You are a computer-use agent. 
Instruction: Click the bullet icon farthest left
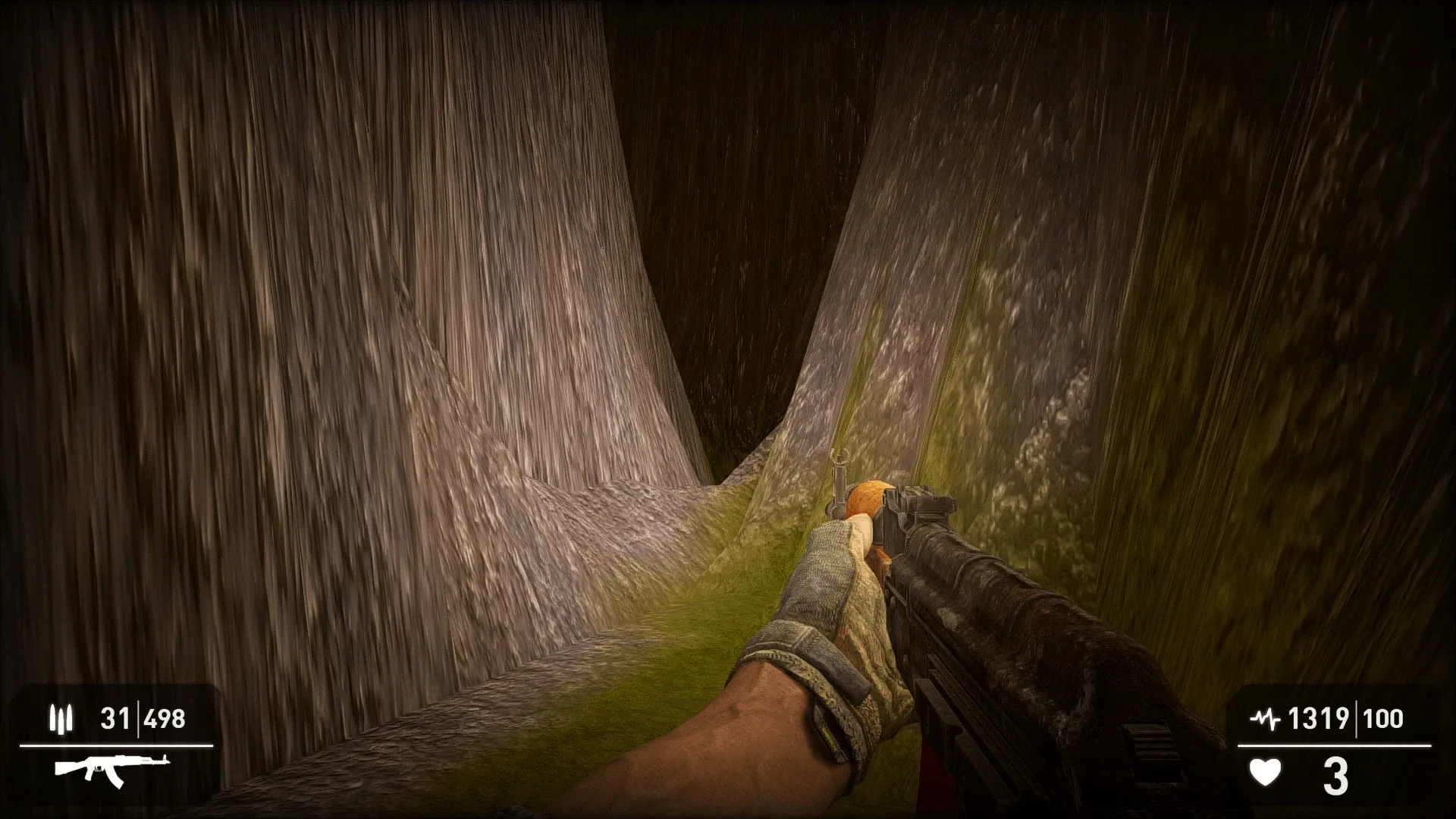click(53, 717)
